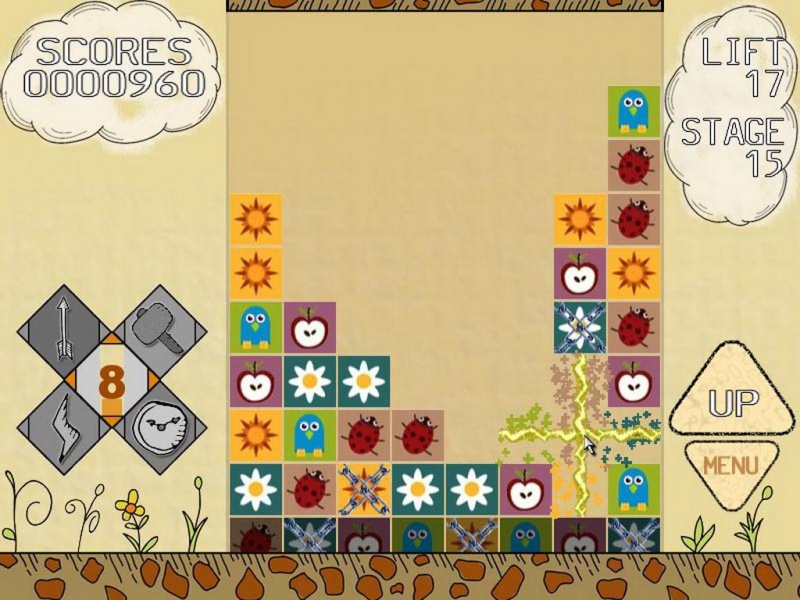Select the blue bird tile topping the tallest column

pyautogui.click(x=634, y=112)
